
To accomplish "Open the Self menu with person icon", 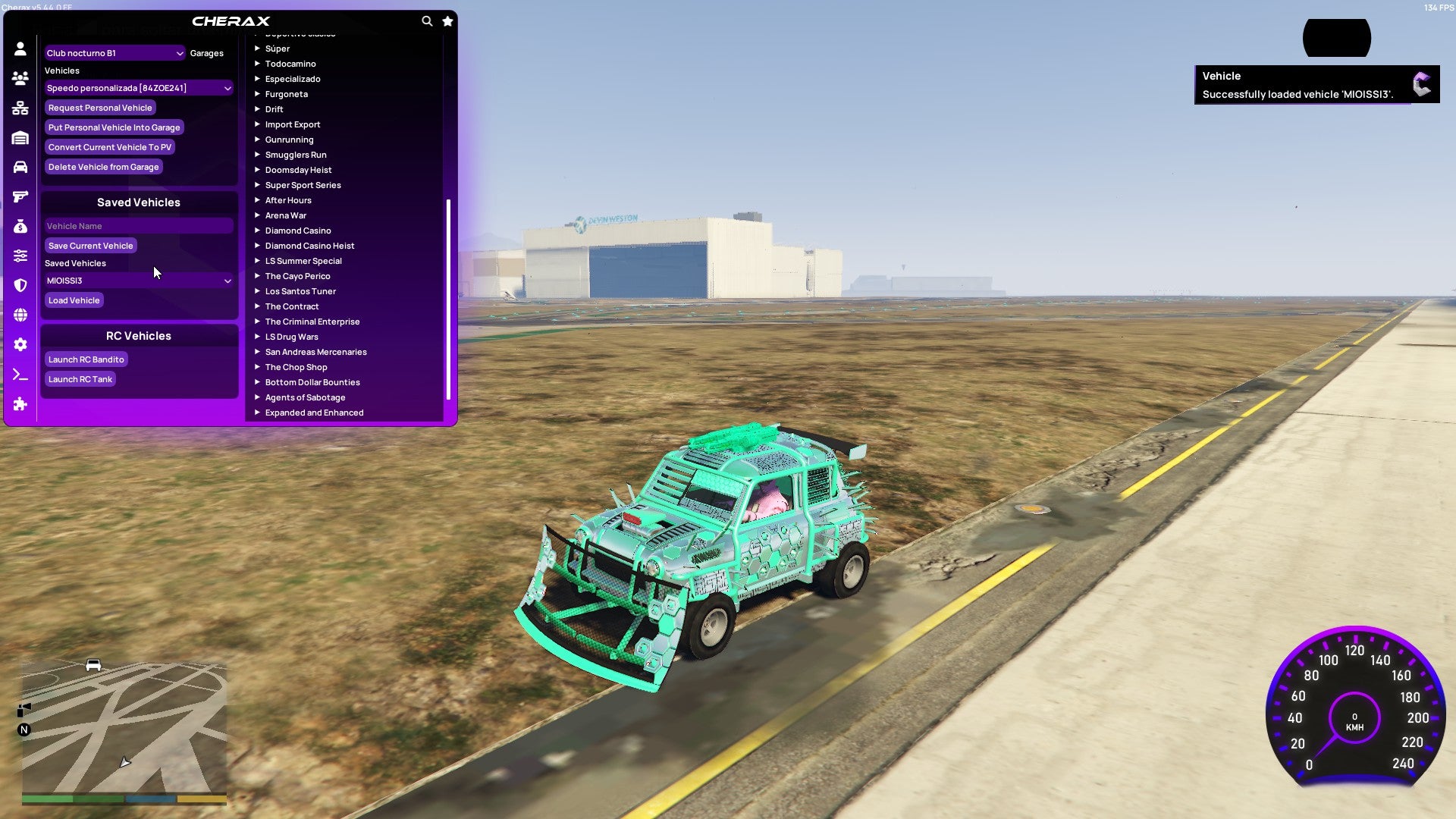I will [x=20, y=49].
